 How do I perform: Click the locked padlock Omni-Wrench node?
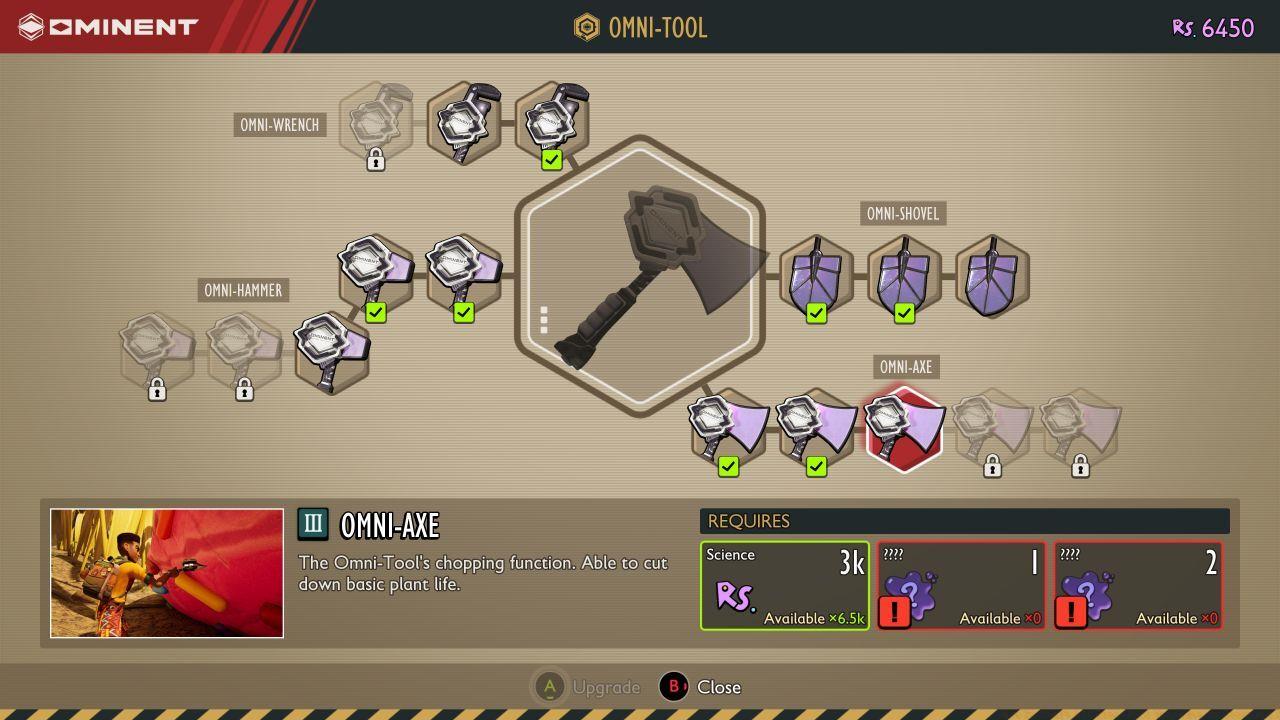coord(376,124)
